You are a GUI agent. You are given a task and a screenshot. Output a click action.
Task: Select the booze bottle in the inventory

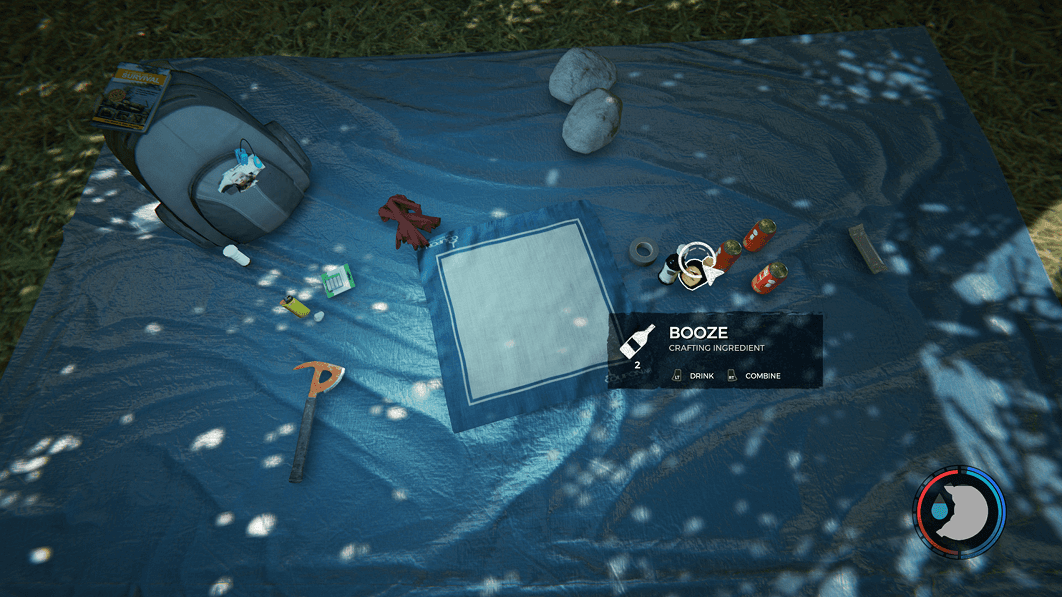tap(668, 268)
